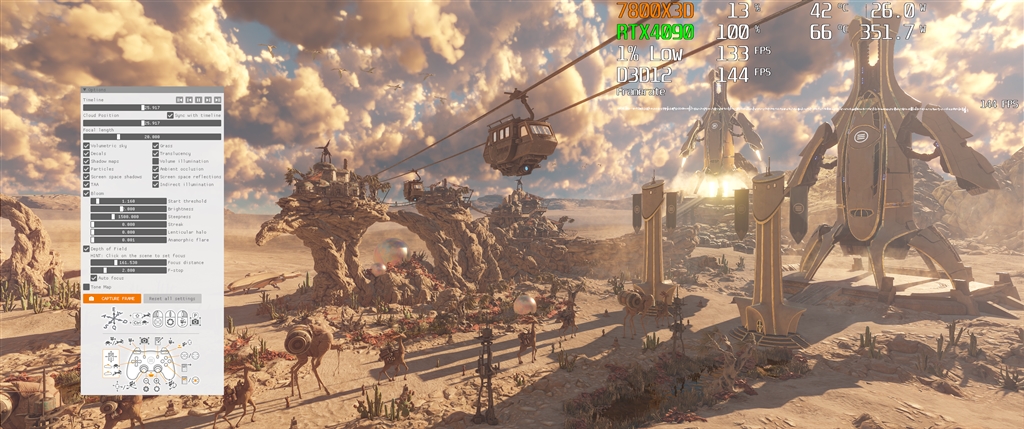This screenshot has width=1024, height=429.
Task: Uncheck the Bloom effect
Action: [x=87, y=193]
